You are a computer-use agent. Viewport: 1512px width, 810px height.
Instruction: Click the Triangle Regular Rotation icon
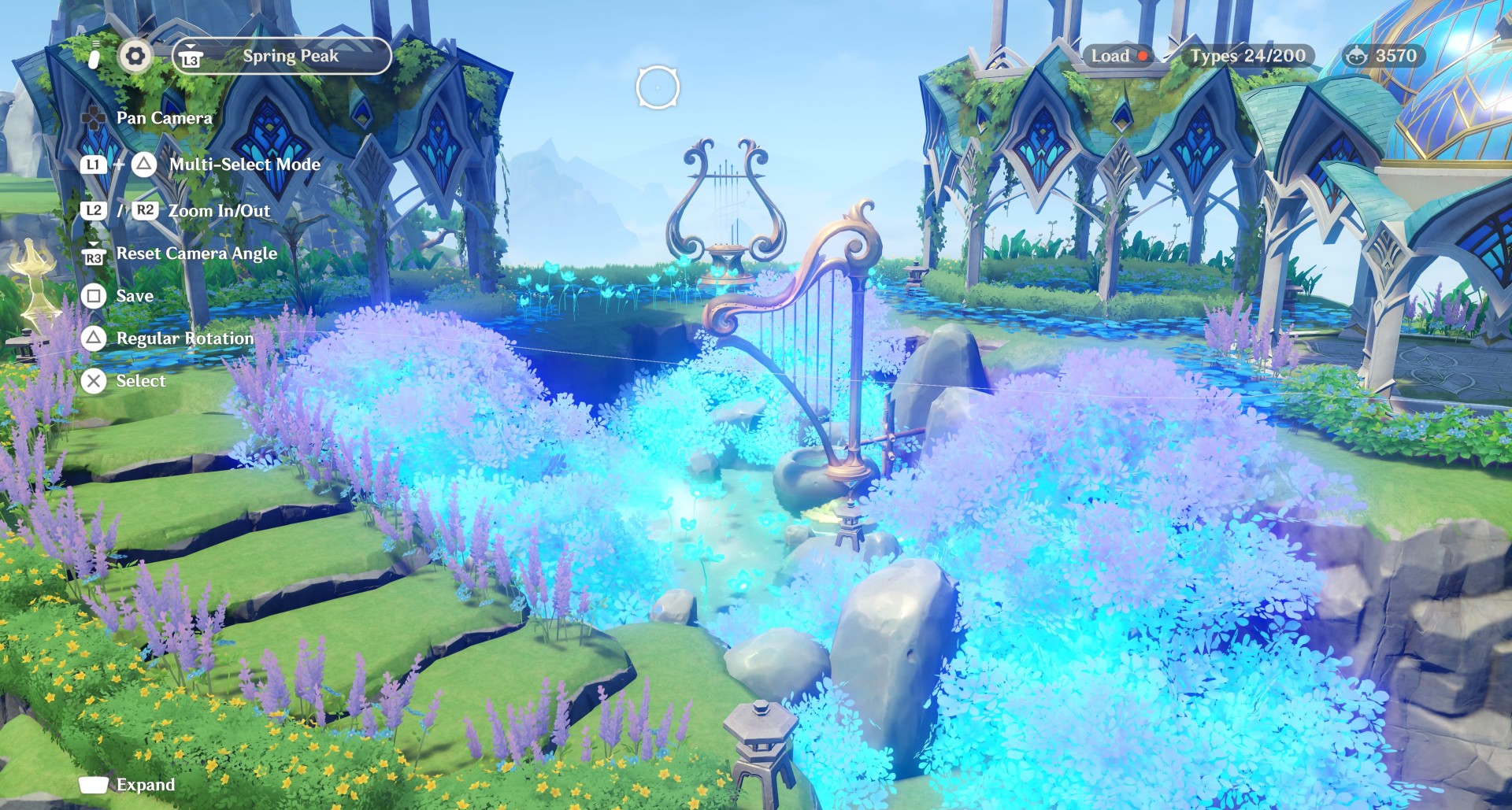click(94, 338)
